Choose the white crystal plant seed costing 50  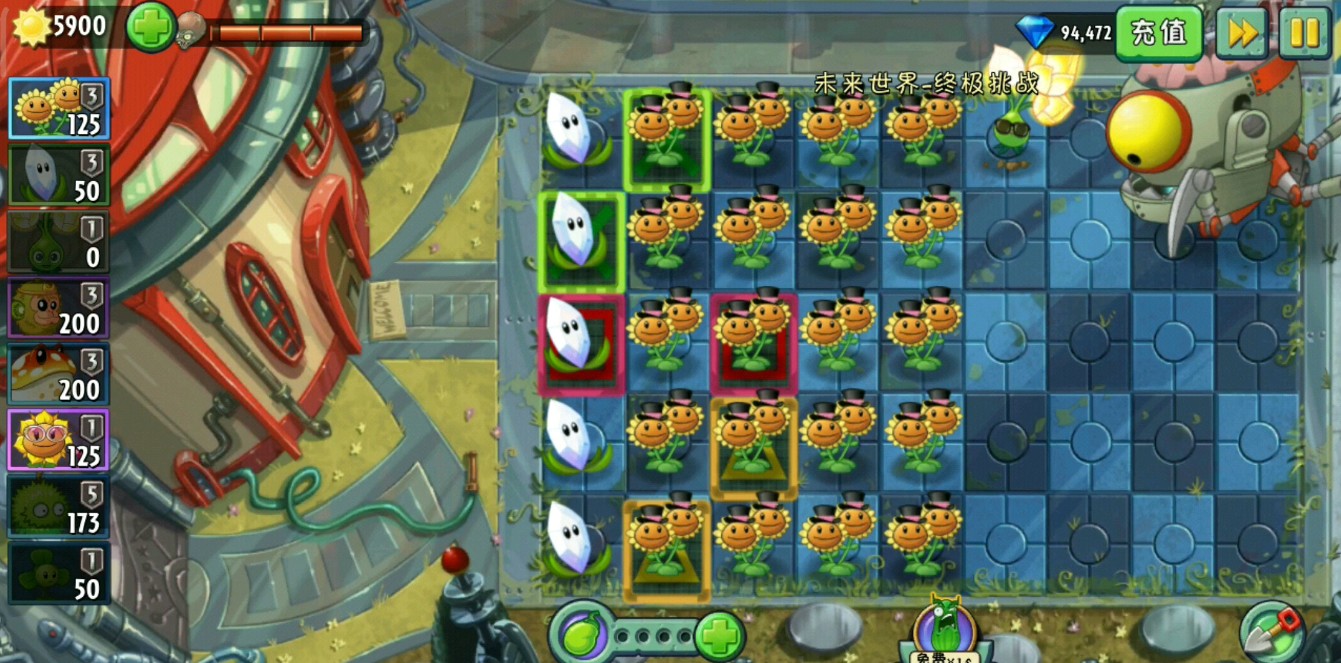coord(59,175)
